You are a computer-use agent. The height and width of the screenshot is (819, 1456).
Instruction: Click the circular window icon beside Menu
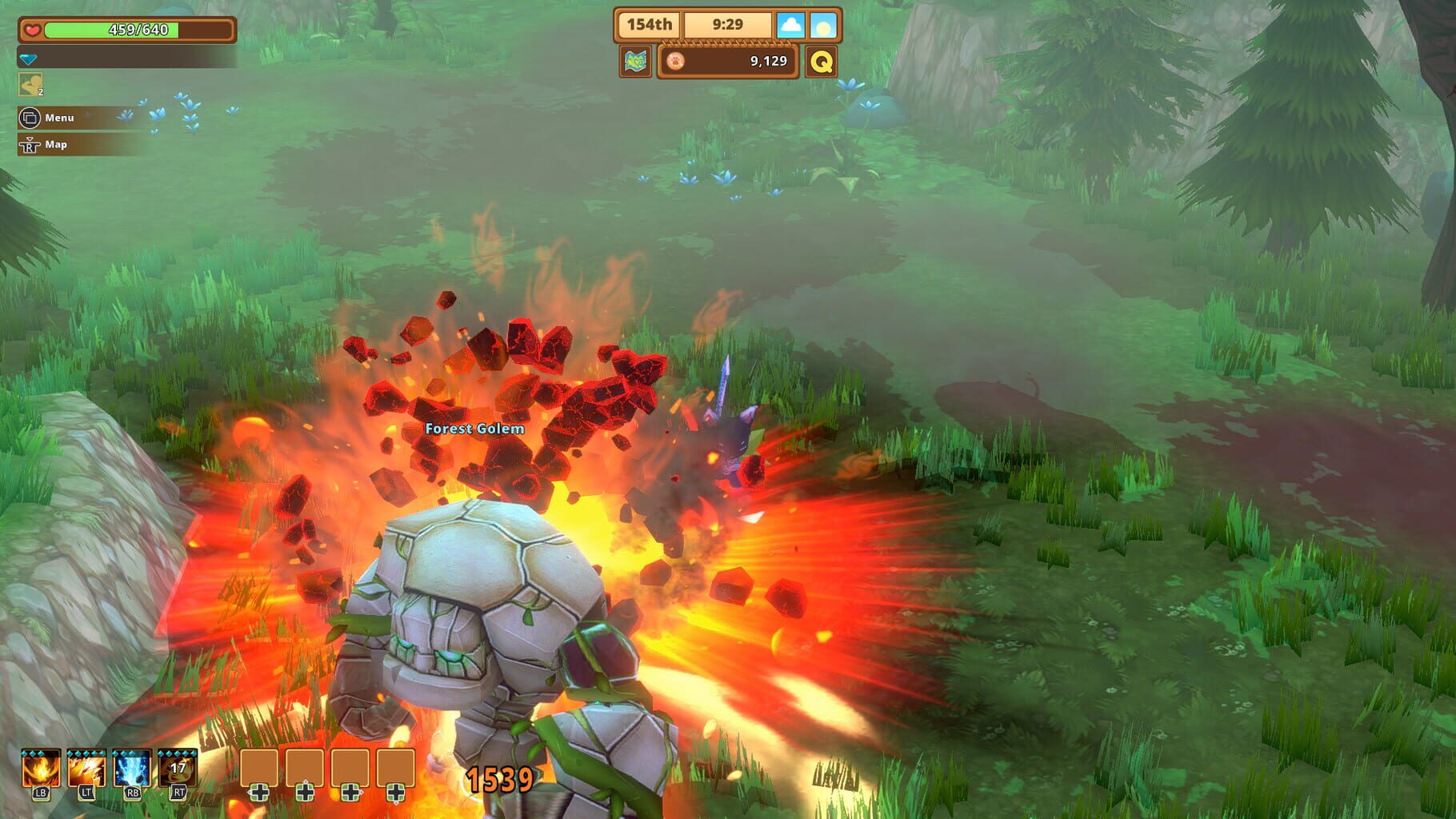coord(29,118)
